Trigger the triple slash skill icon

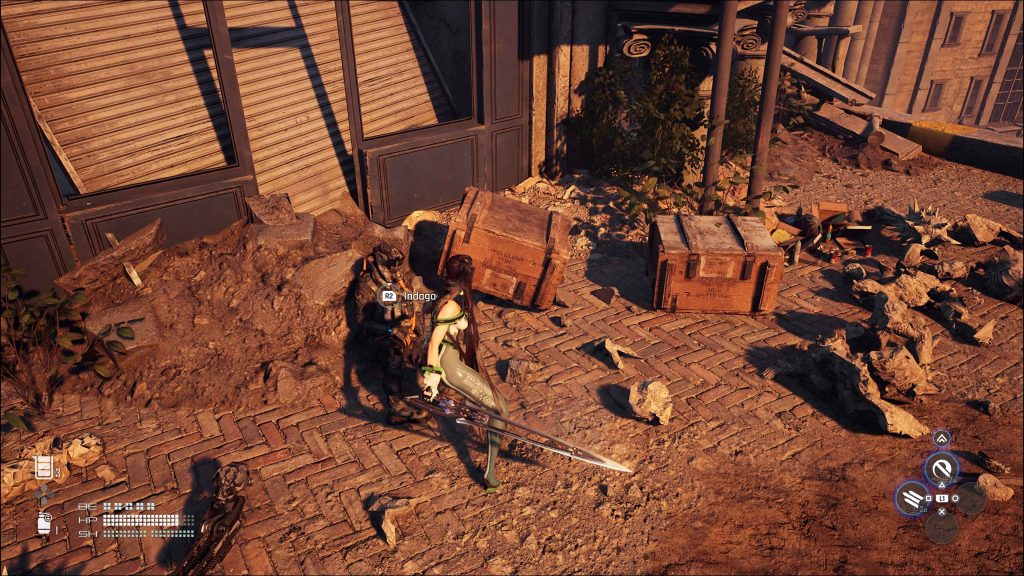(x=912, y=496)
